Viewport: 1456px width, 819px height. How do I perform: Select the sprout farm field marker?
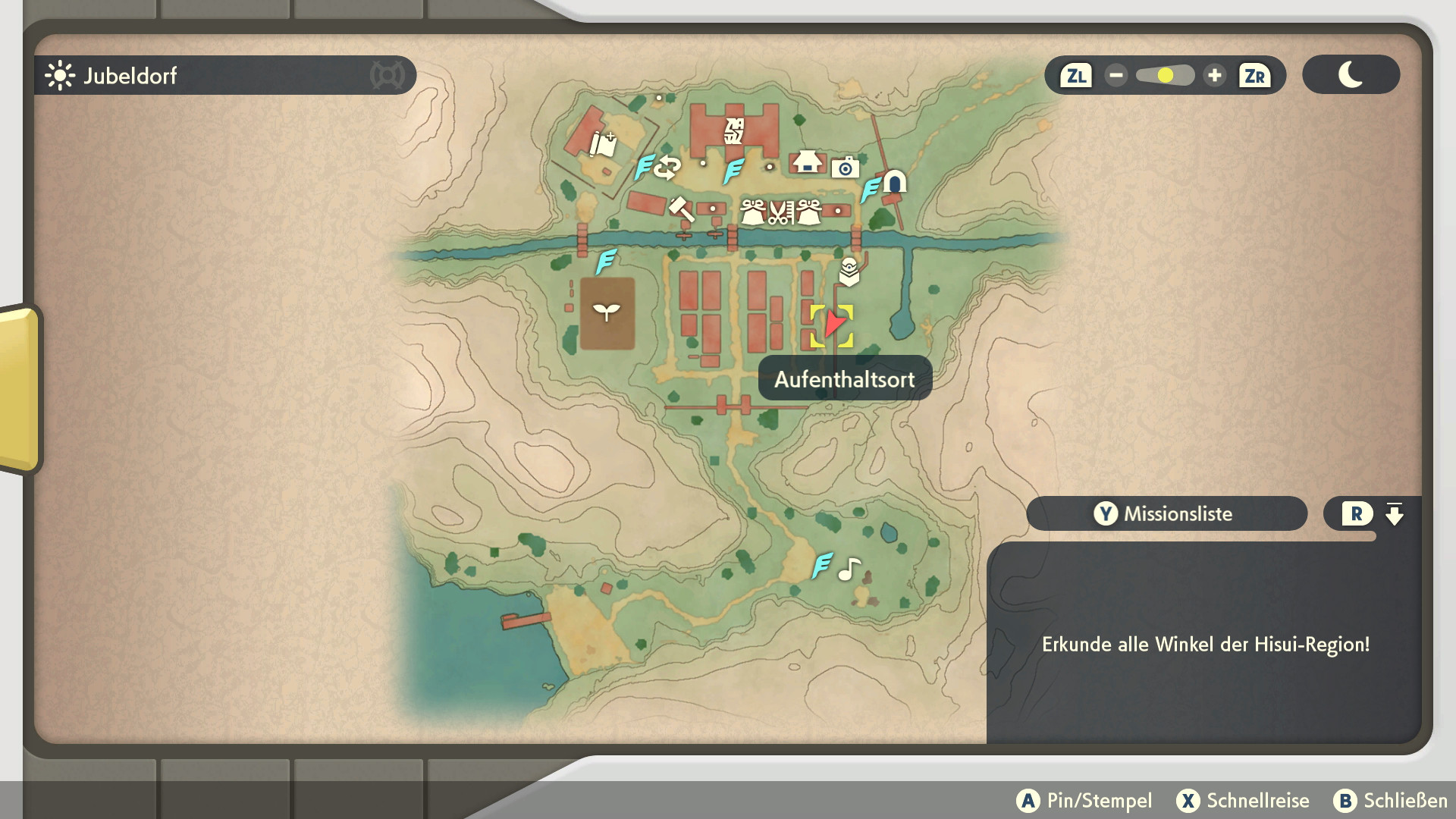click(607, 312)
